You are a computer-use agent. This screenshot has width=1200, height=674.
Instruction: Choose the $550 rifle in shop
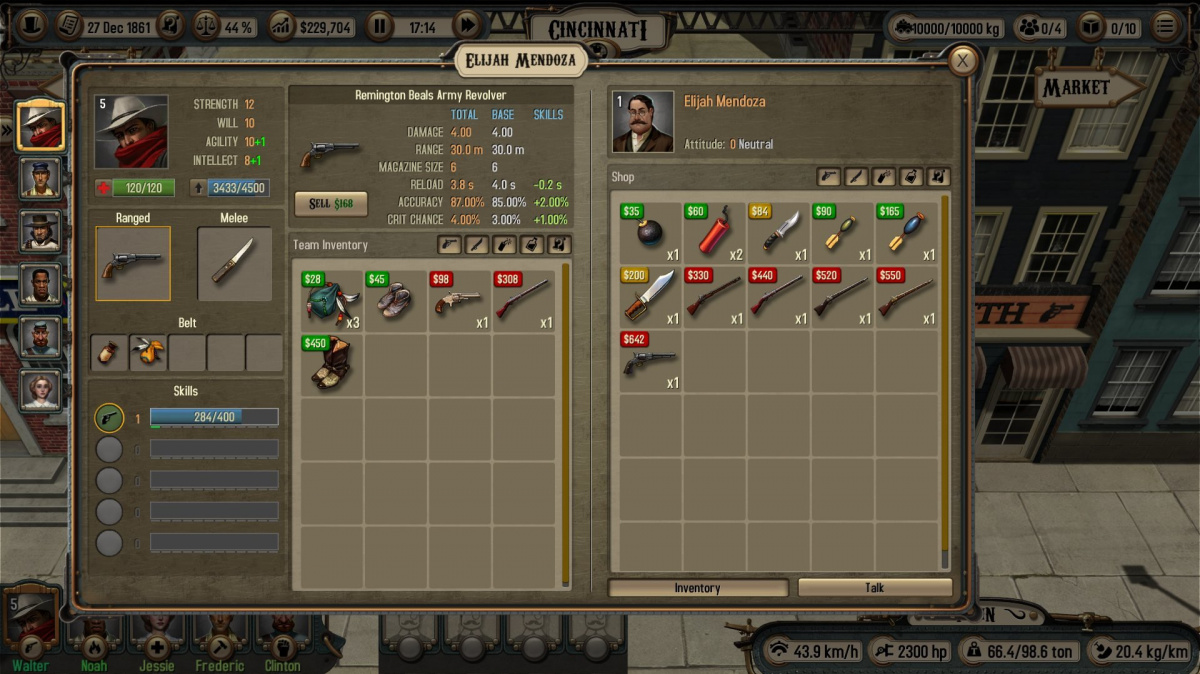coord(907,297)
